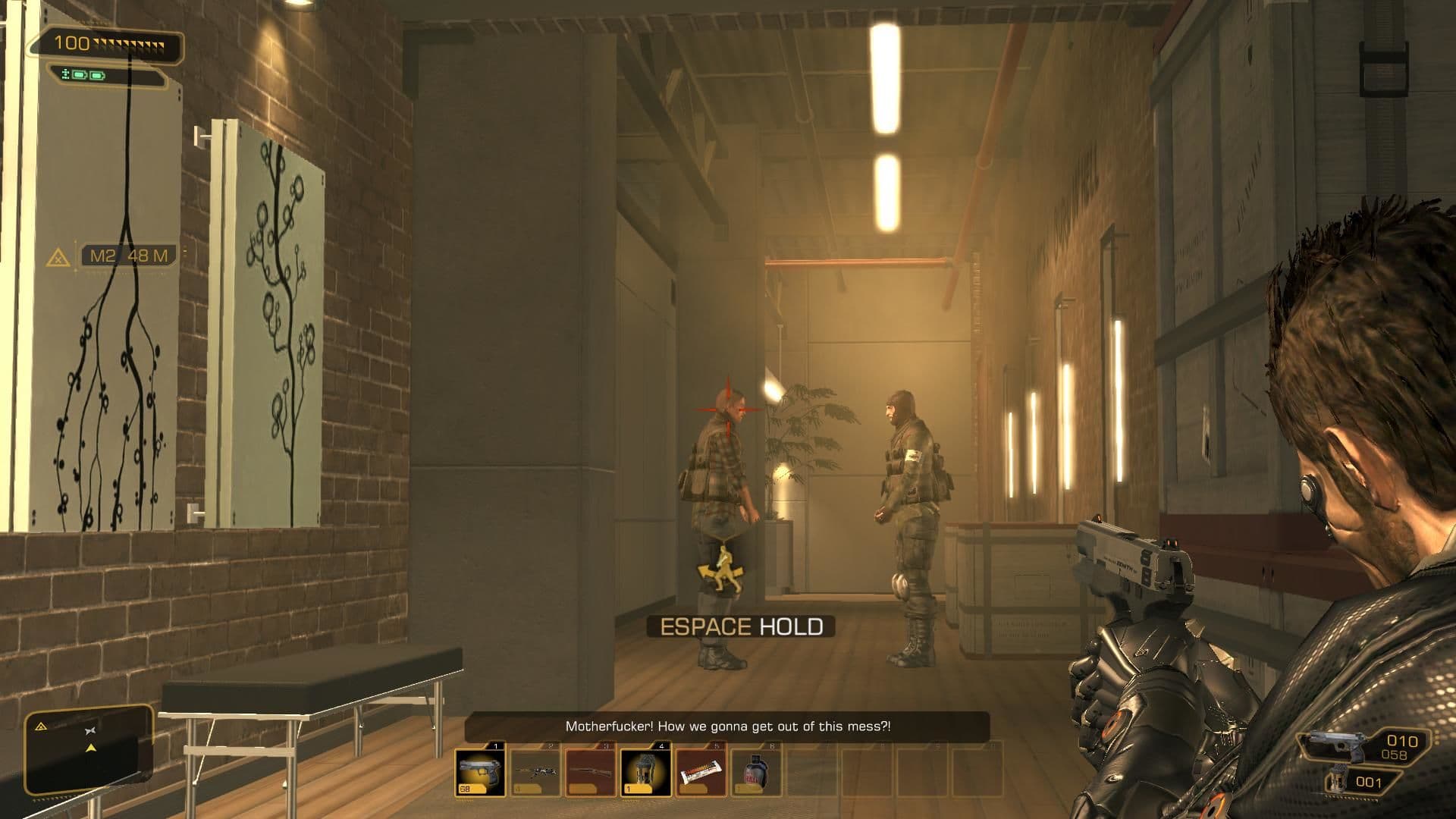Click the ESPACE HOLD prompt label
The image size is (1456, 819).
tap(741, 627)
